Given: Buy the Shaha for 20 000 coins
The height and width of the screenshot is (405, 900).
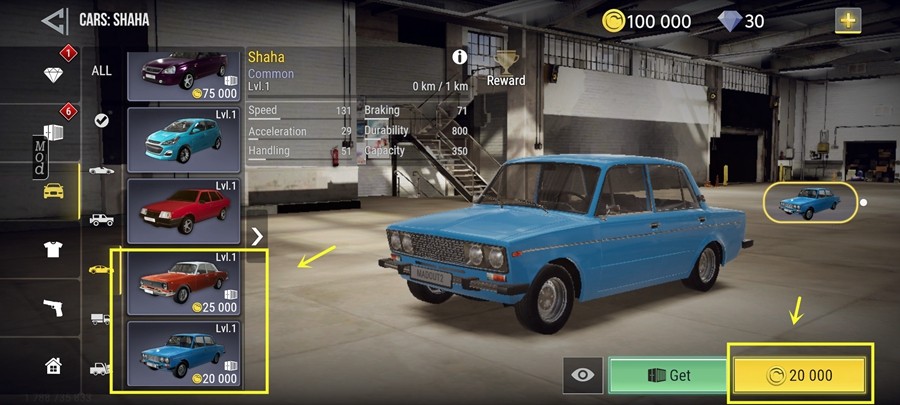Looking at the screenshot, I should 803,375.
